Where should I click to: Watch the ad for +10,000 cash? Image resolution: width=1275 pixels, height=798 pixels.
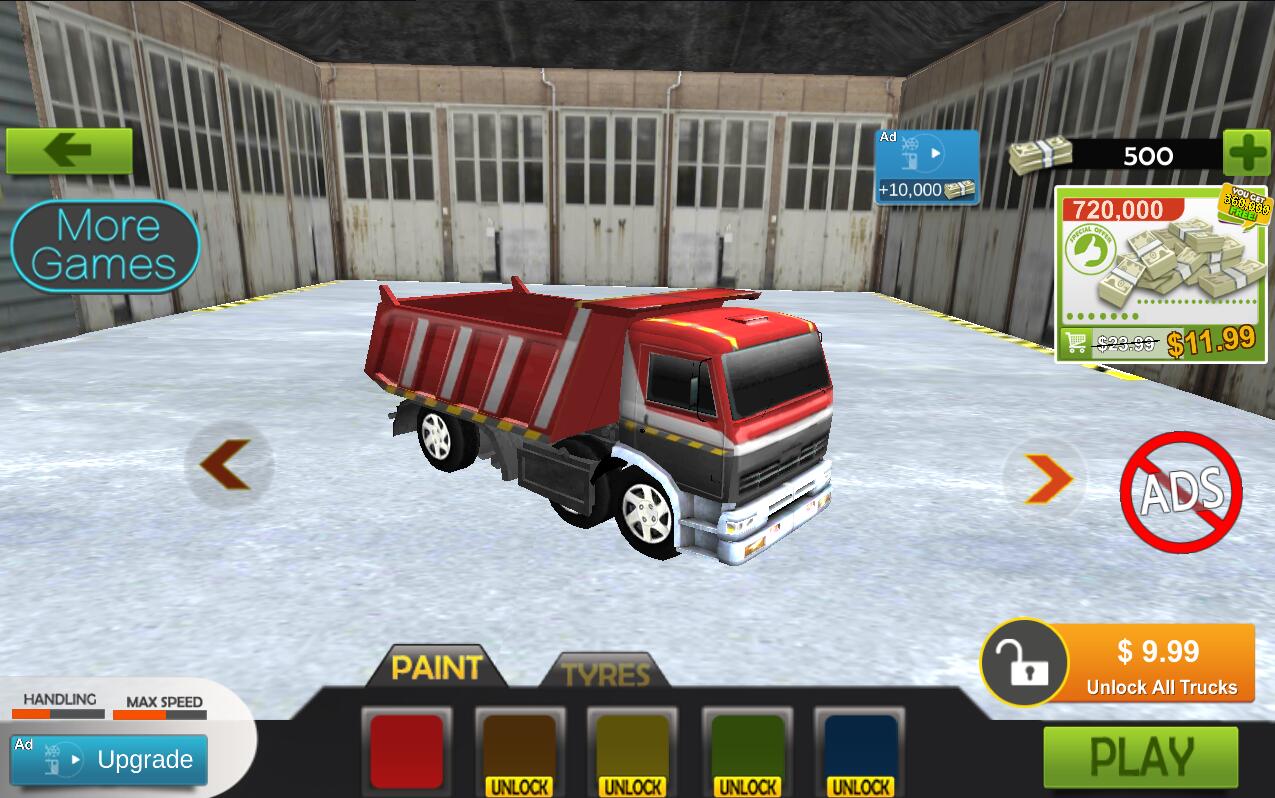tap(926, 167)
